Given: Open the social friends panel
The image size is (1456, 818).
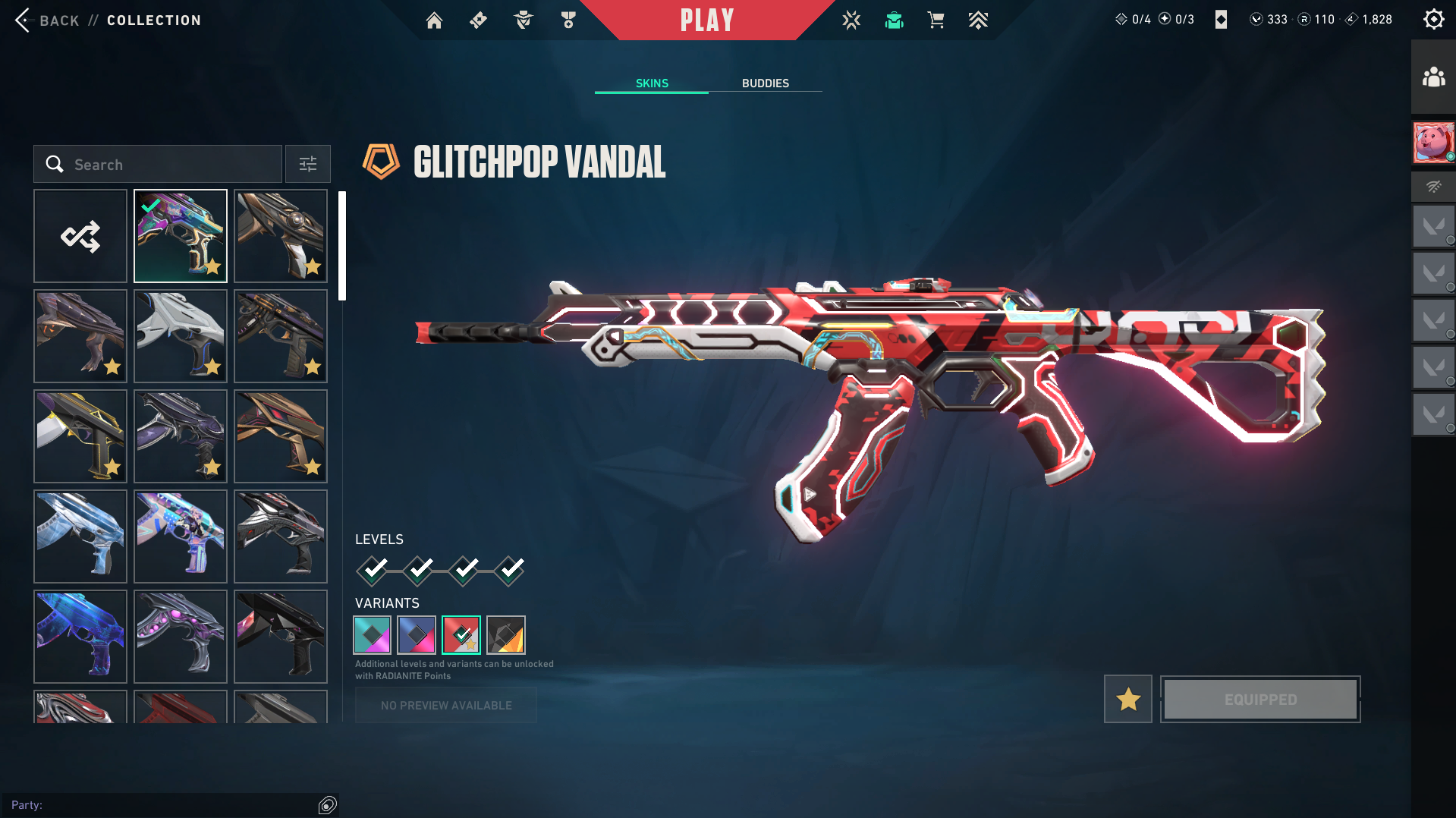Looking at the screenshot, I should pyautogui.click(x=1433, y=77).
